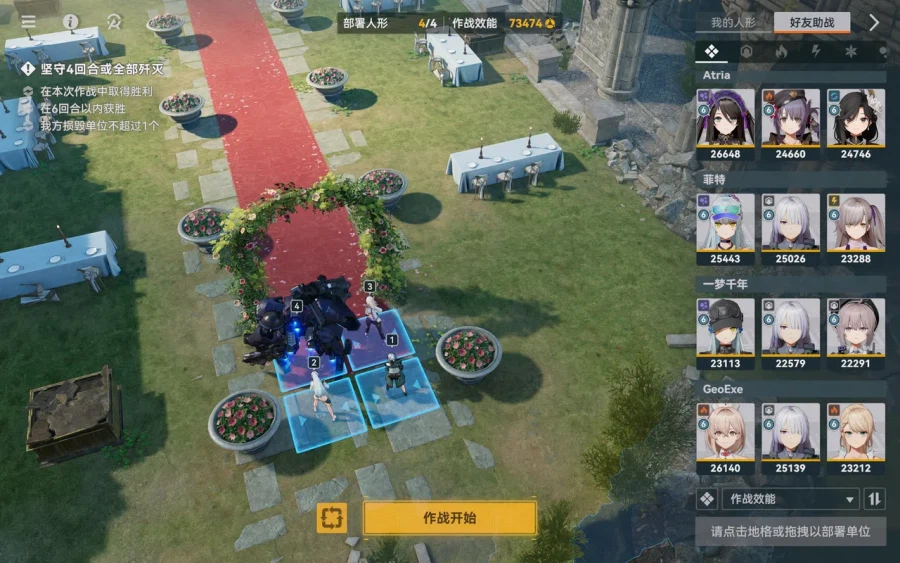Open the hamburger menu
Screen dimensions: 900x563
(28, 21)
